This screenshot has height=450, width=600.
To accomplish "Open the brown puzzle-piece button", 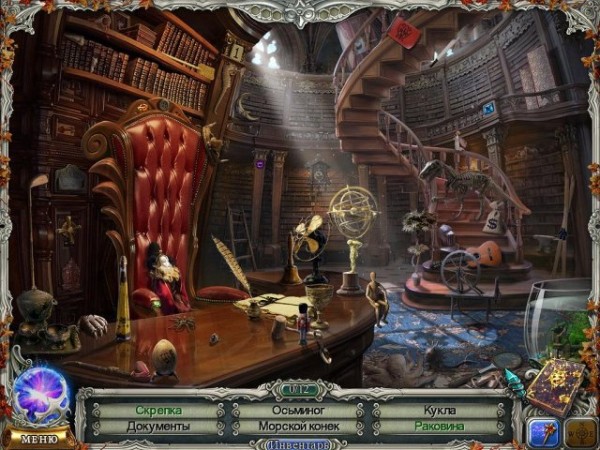I will tap(580, 431).
